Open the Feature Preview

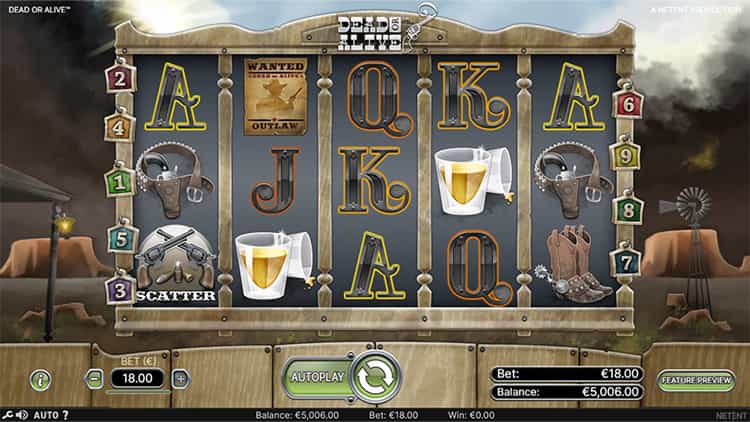click(x=696, y=379)
